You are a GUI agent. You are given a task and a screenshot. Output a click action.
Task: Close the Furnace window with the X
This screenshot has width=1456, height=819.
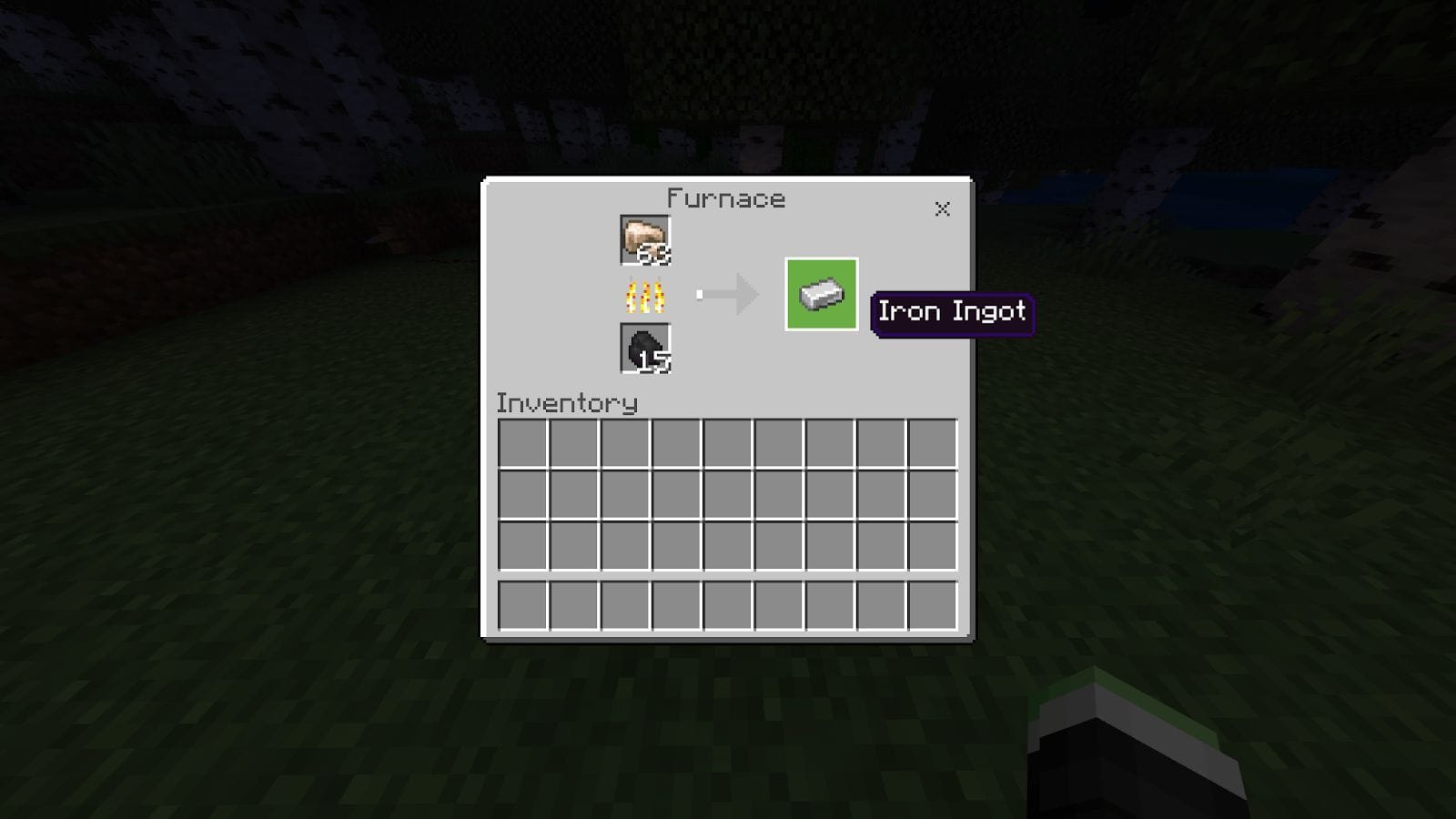coord(942,208)
